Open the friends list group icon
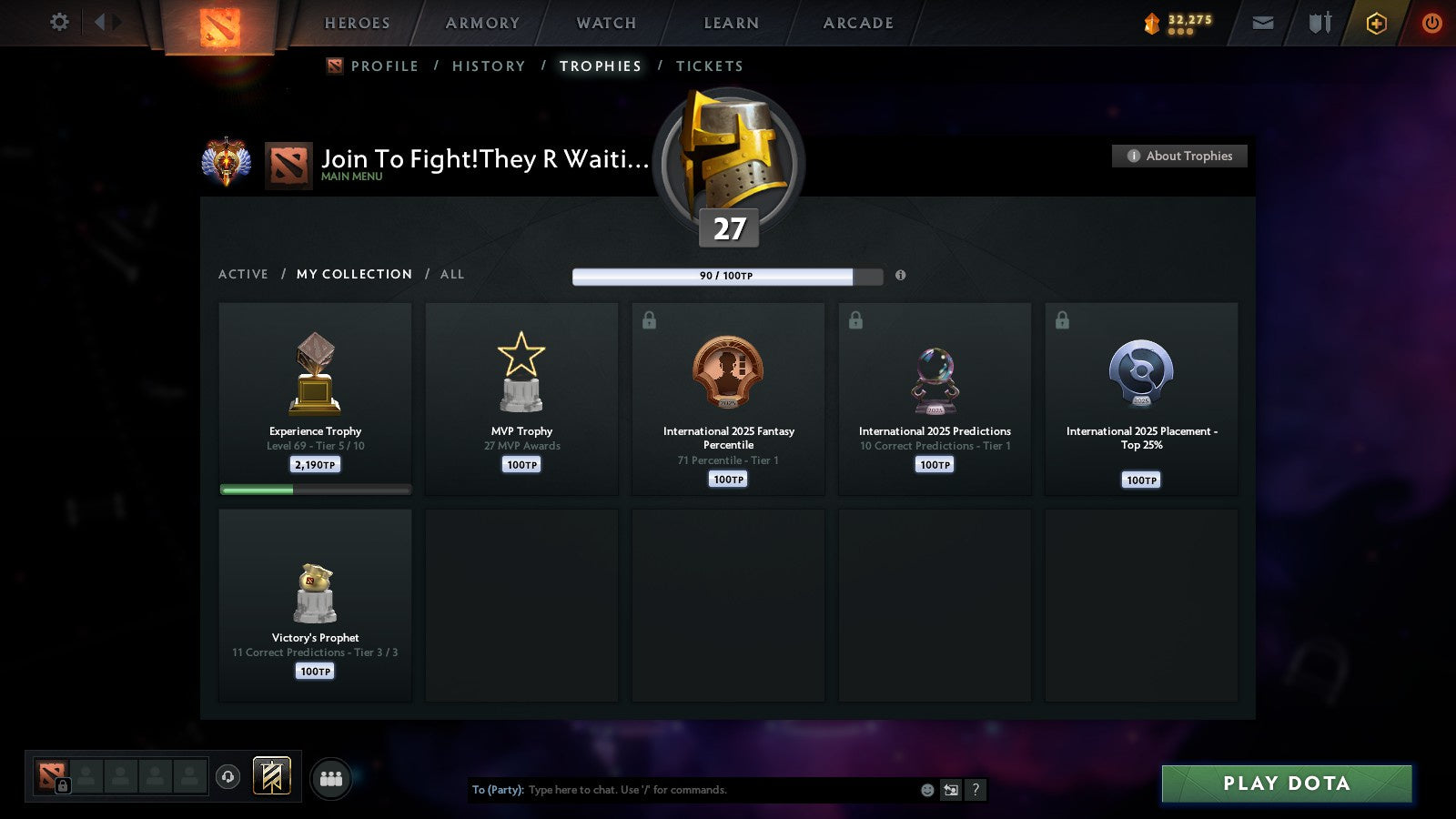 coord(331,774)
